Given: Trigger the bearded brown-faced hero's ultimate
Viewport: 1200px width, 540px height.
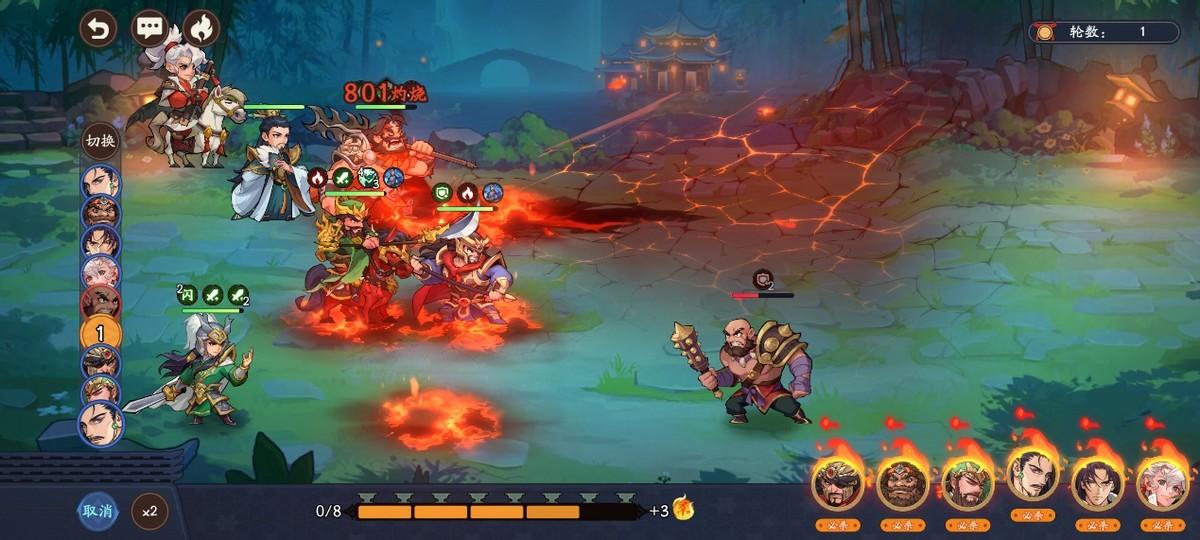Looking at the screenshot, I should 902,484.
